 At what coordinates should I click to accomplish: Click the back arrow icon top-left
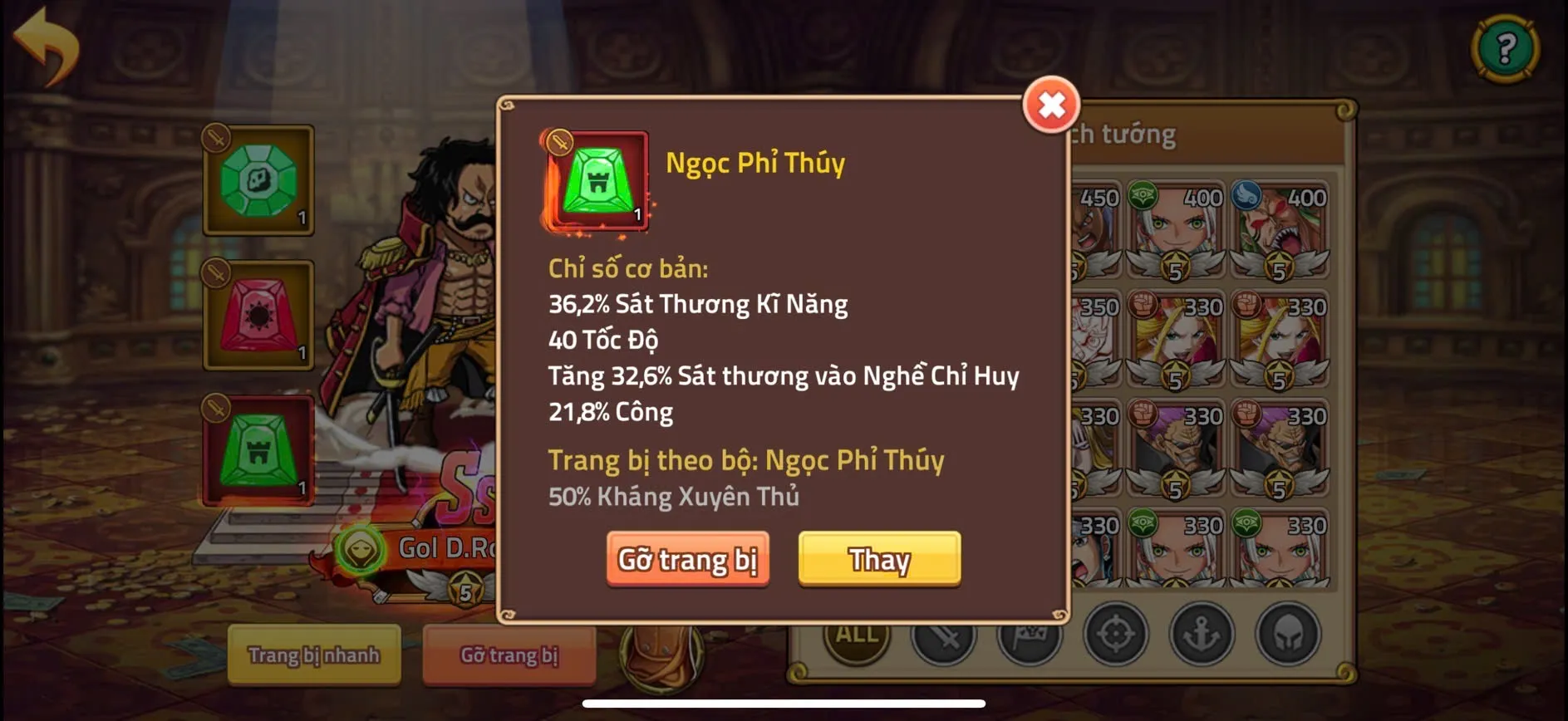tap(46, 47)
